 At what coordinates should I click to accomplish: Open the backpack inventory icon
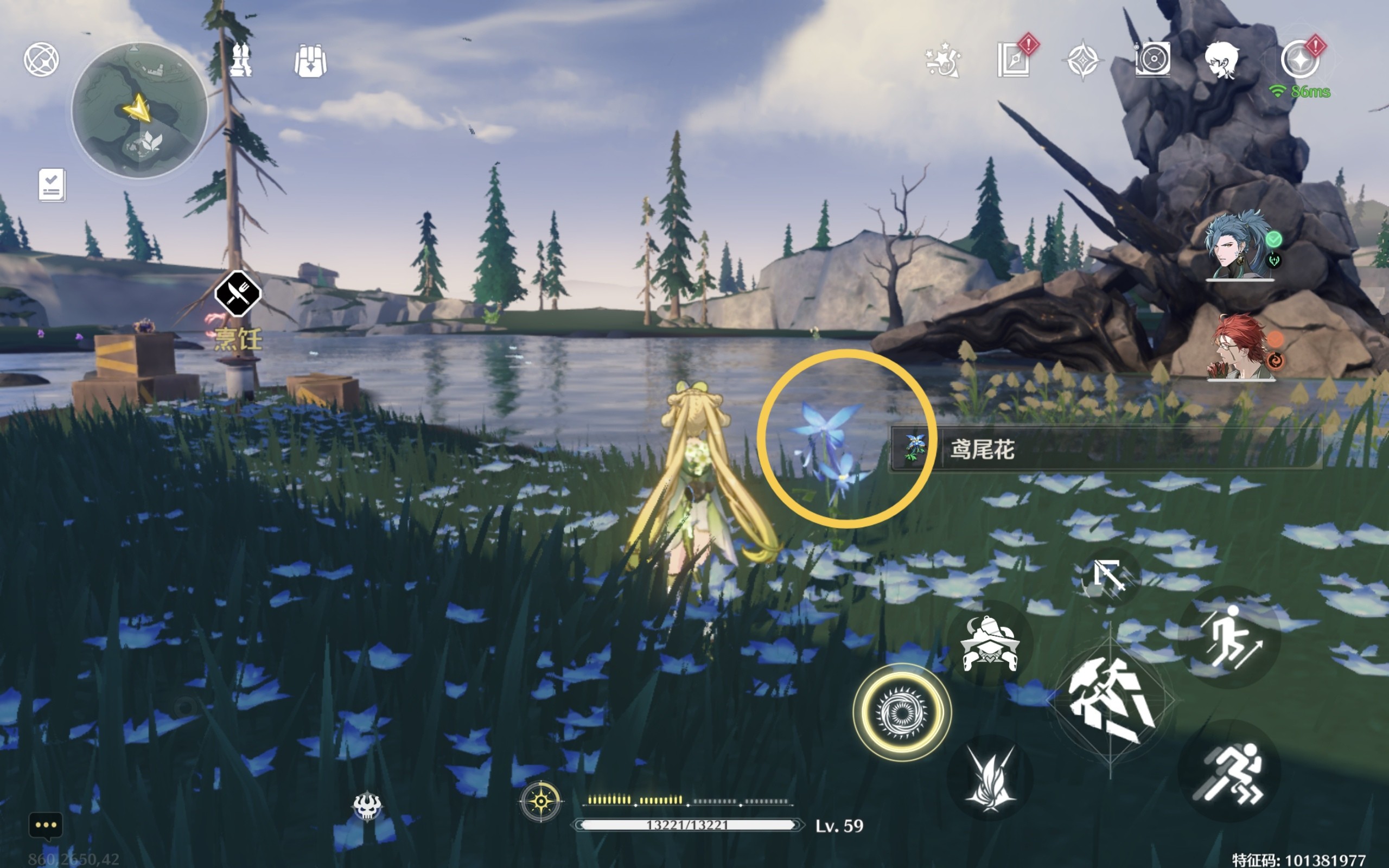pos(310,61)
